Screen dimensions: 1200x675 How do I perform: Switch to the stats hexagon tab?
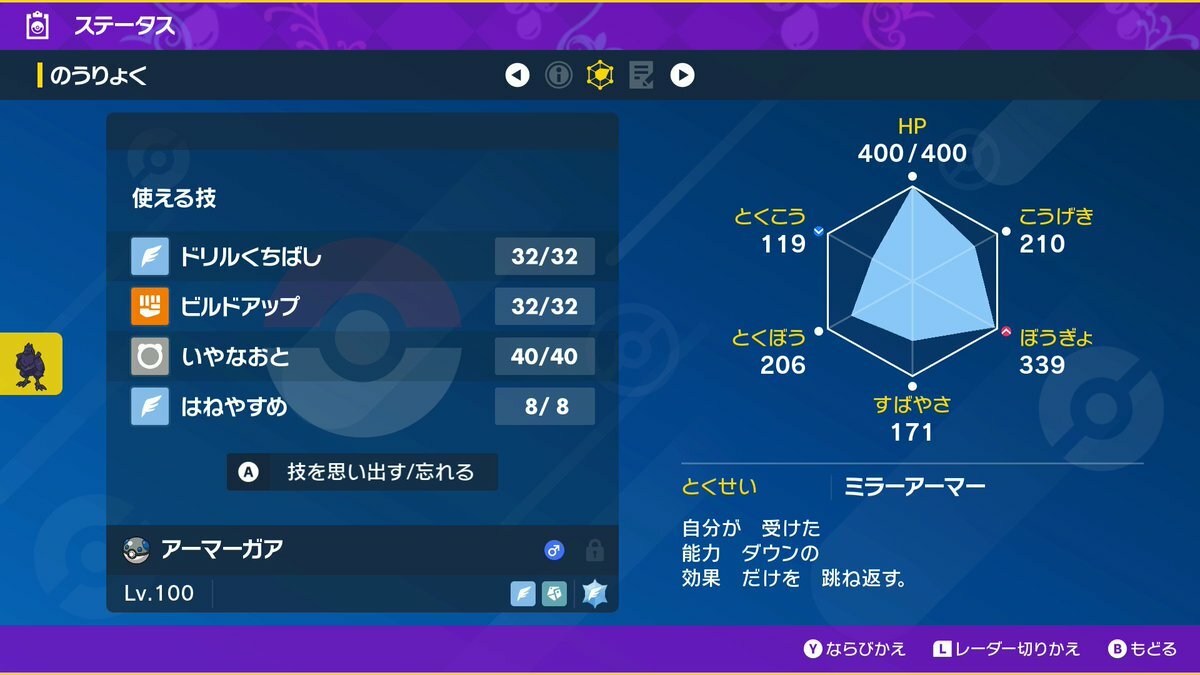(600, 75)
